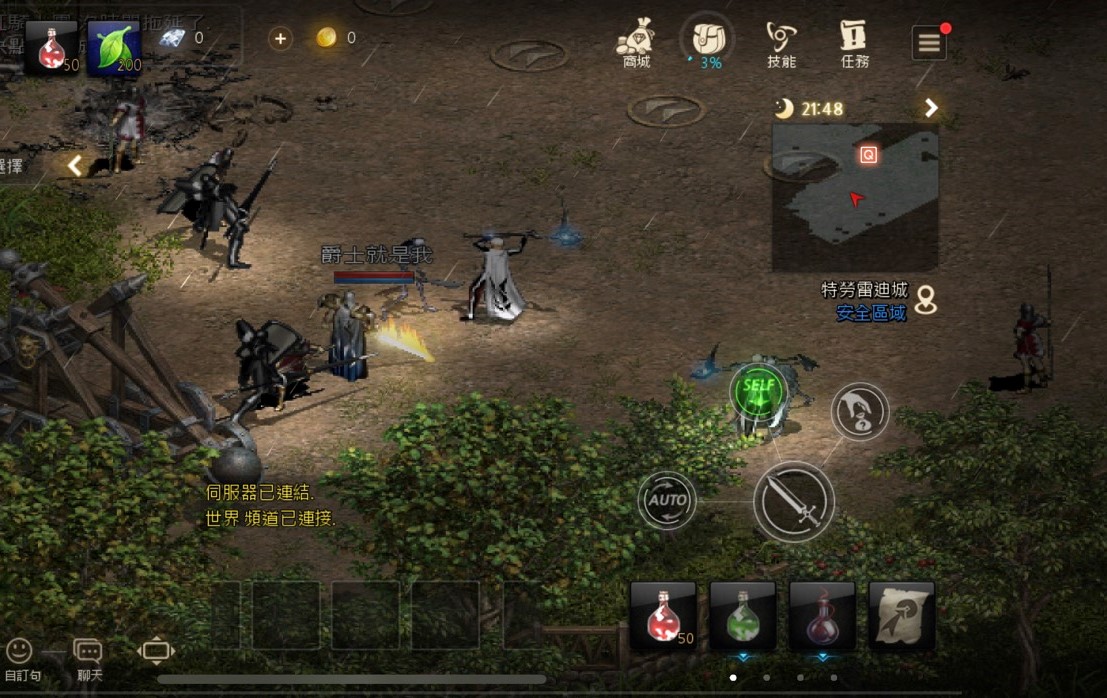Screen dimensions: 1107x698
Task: Open the 聊天 chat window
Action: [x=88, y=659]
